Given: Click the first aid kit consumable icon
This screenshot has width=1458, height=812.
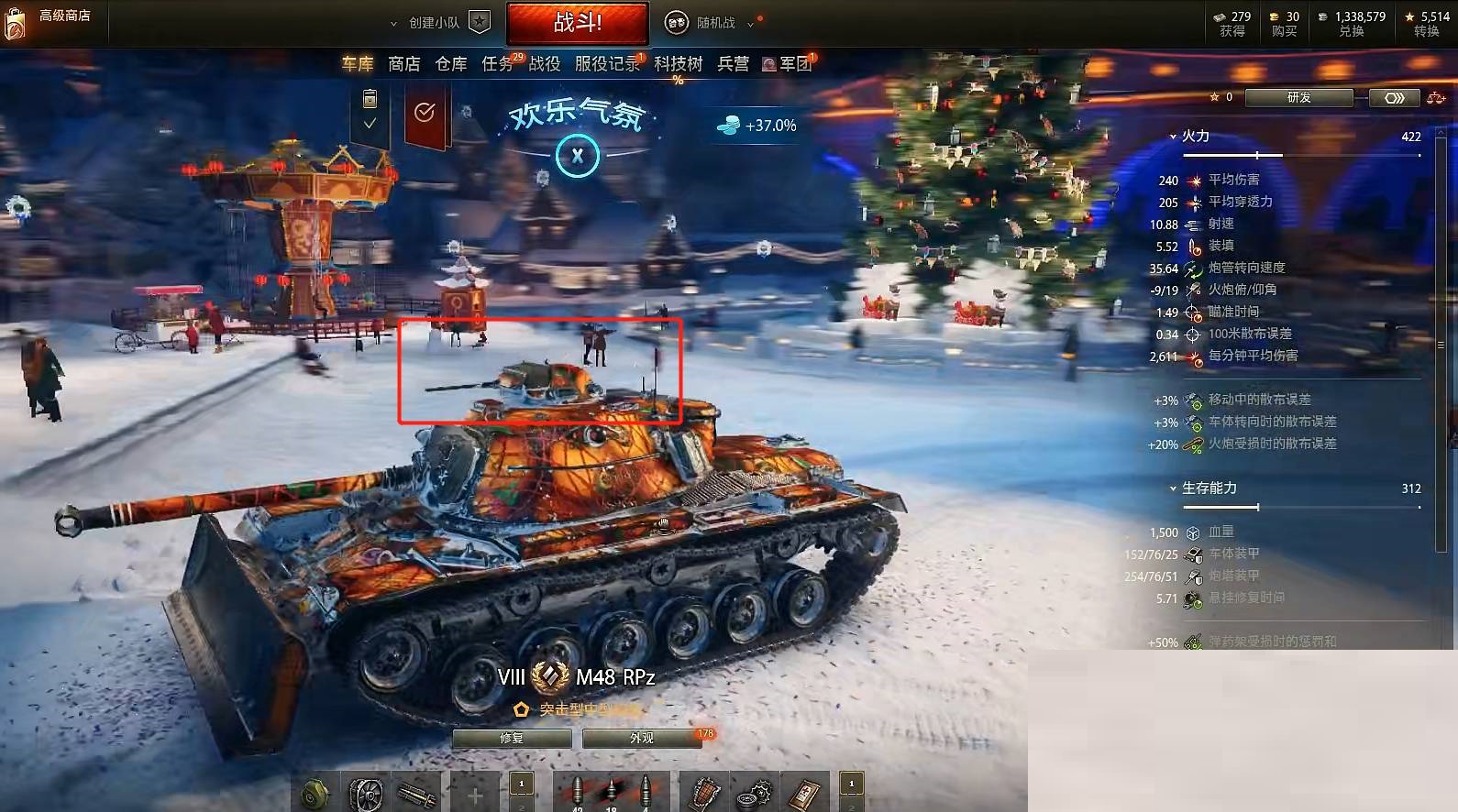Looking at the screenshot, I should 803,792.
